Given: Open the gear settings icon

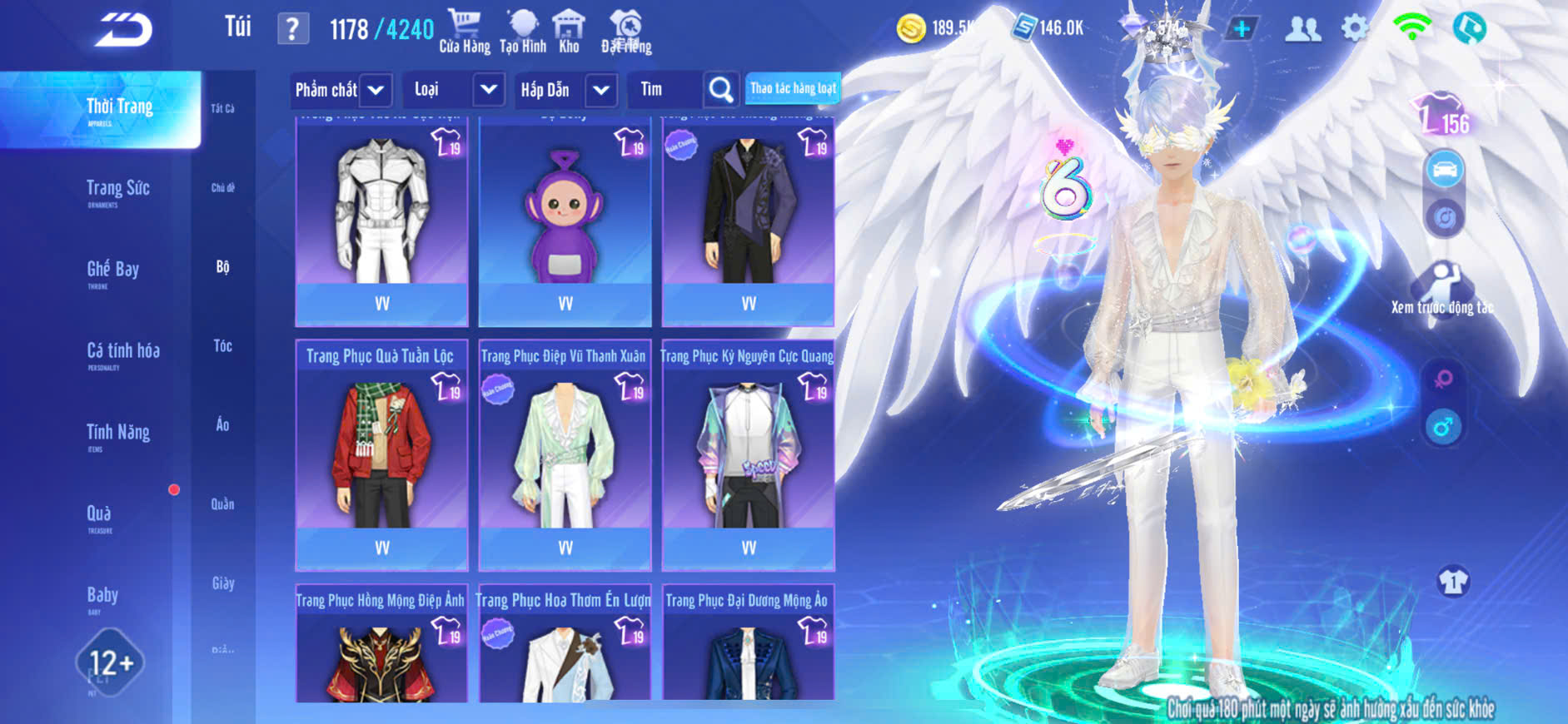Looking at the screenshot, I should 1354,28.
